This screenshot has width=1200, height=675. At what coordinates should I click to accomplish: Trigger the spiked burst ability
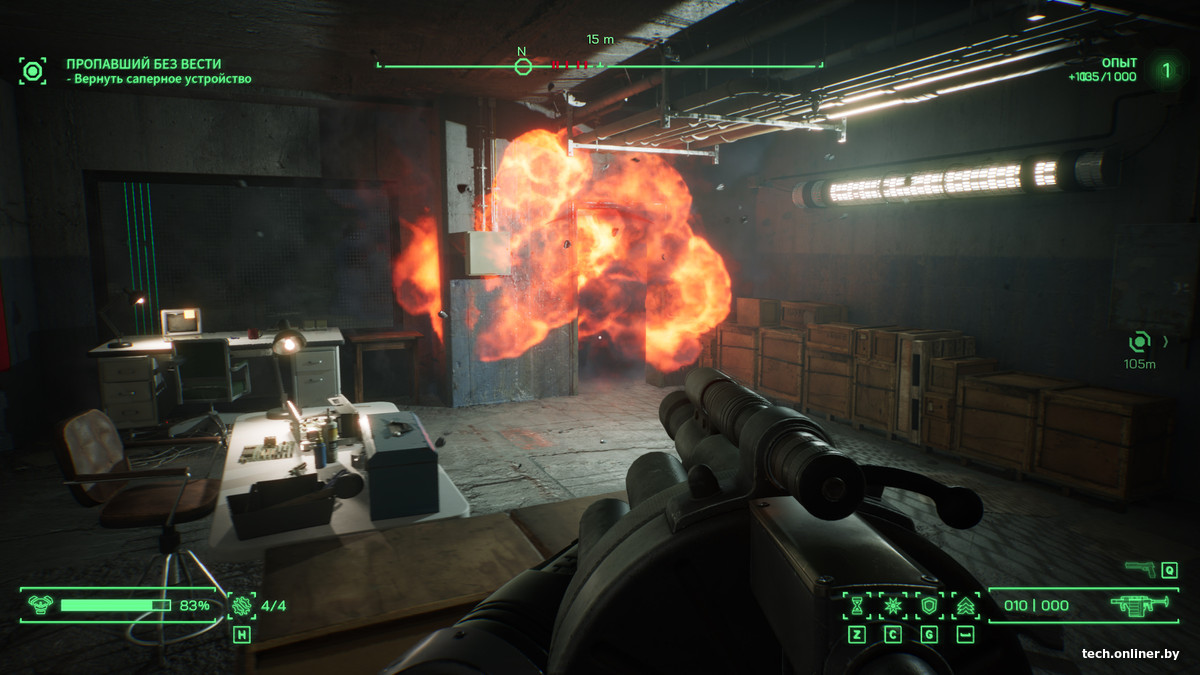pyautogui.click(x=893, y=605)
